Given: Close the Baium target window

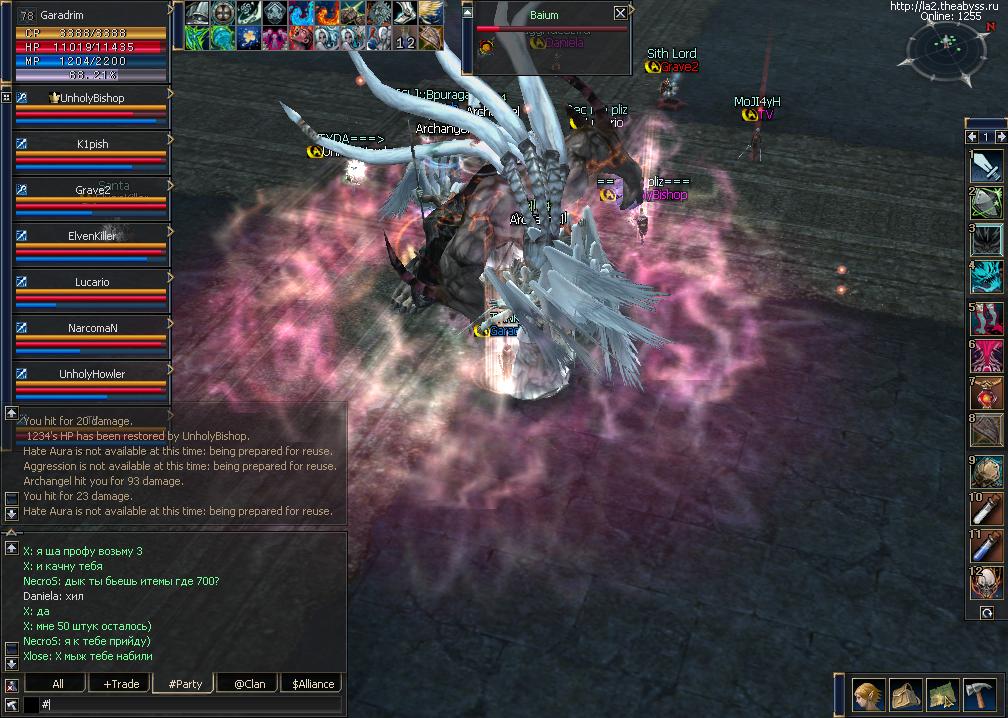Looking at the screenshot, I should 620,13.
